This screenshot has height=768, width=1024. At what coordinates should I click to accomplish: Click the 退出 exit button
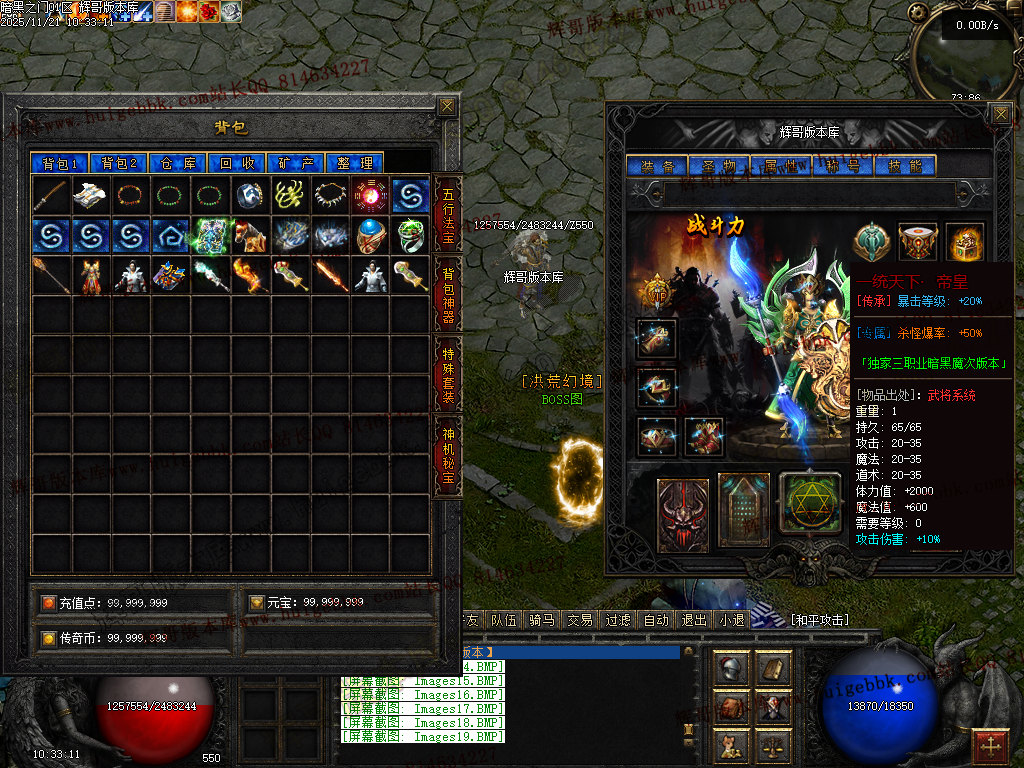pyautogui.click(x=694, y=620)
